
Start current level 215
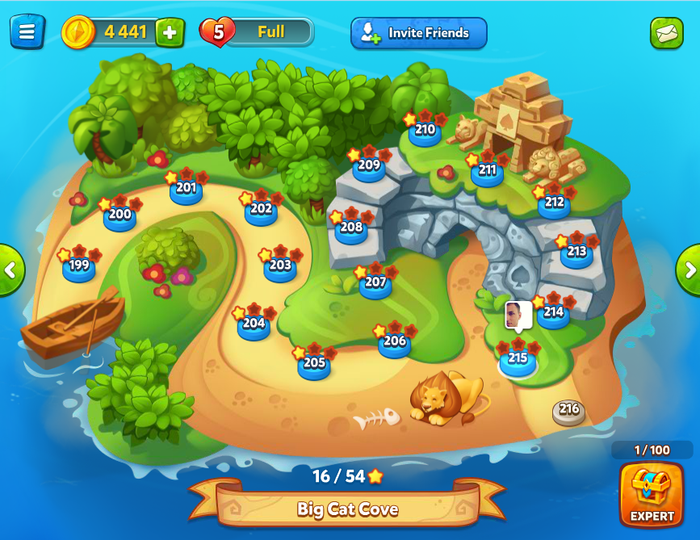pos(517,359)
